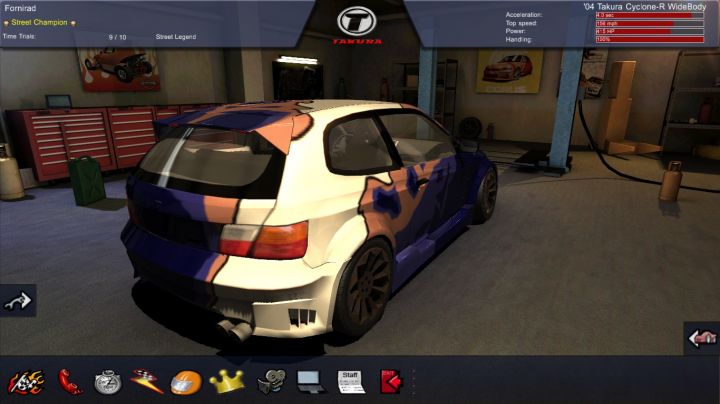Open the orange racing helmet icon
The width and height of the screenshot is (720, 404).
pyautogui.click(x=186, y=381)
